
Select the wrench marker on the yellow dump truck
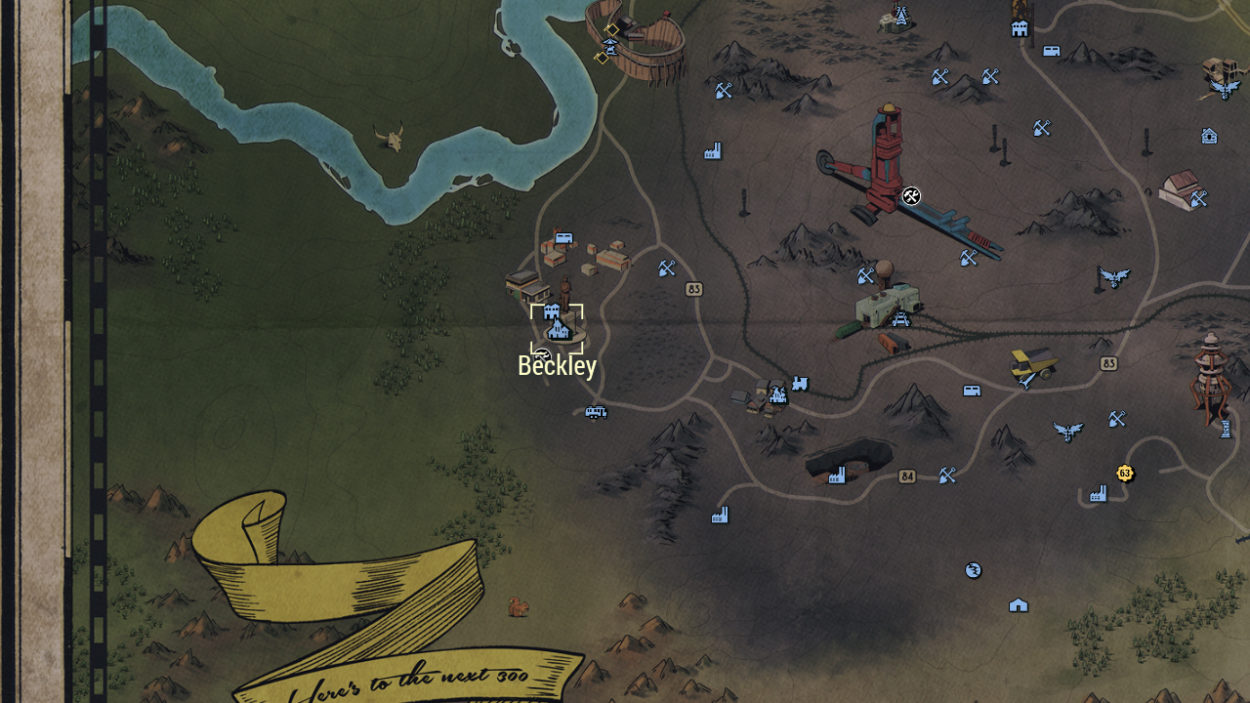coord(1027,379)
